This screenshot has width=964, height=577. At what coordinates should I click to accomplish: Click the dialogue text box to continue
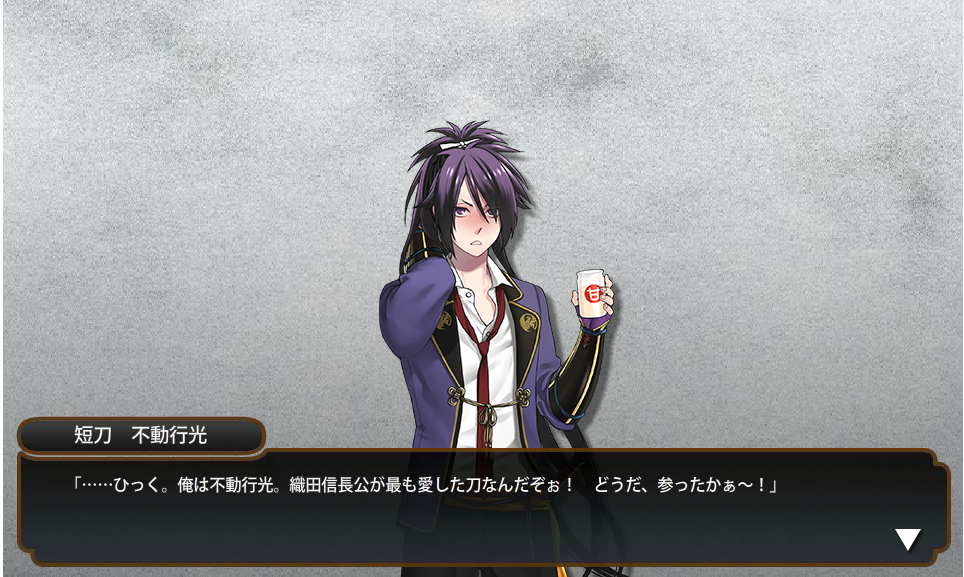pyautogui.click(x=480, y=508)
